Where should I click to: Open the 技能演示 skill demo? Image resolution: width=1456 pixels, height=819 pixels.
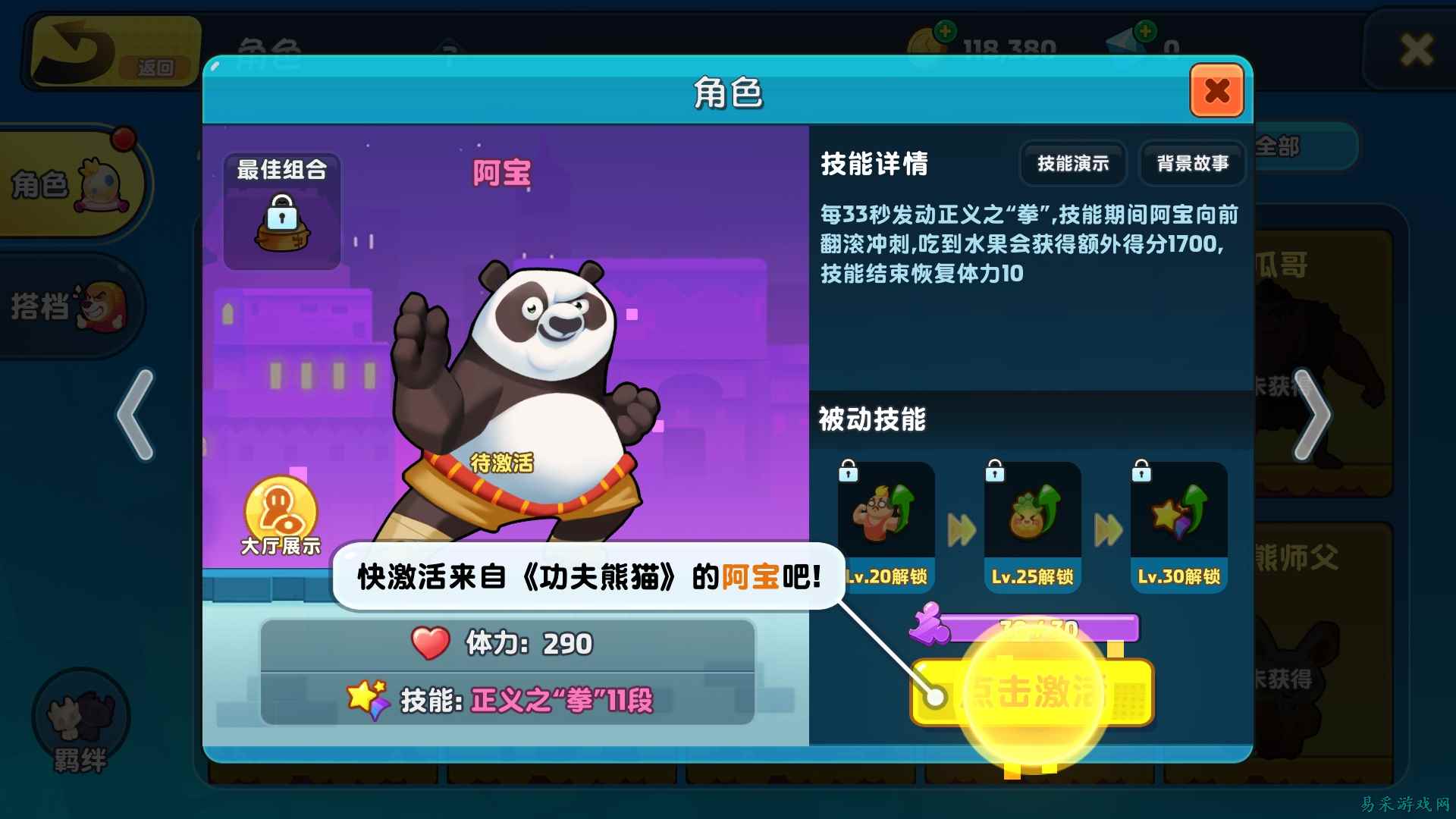1072,163
